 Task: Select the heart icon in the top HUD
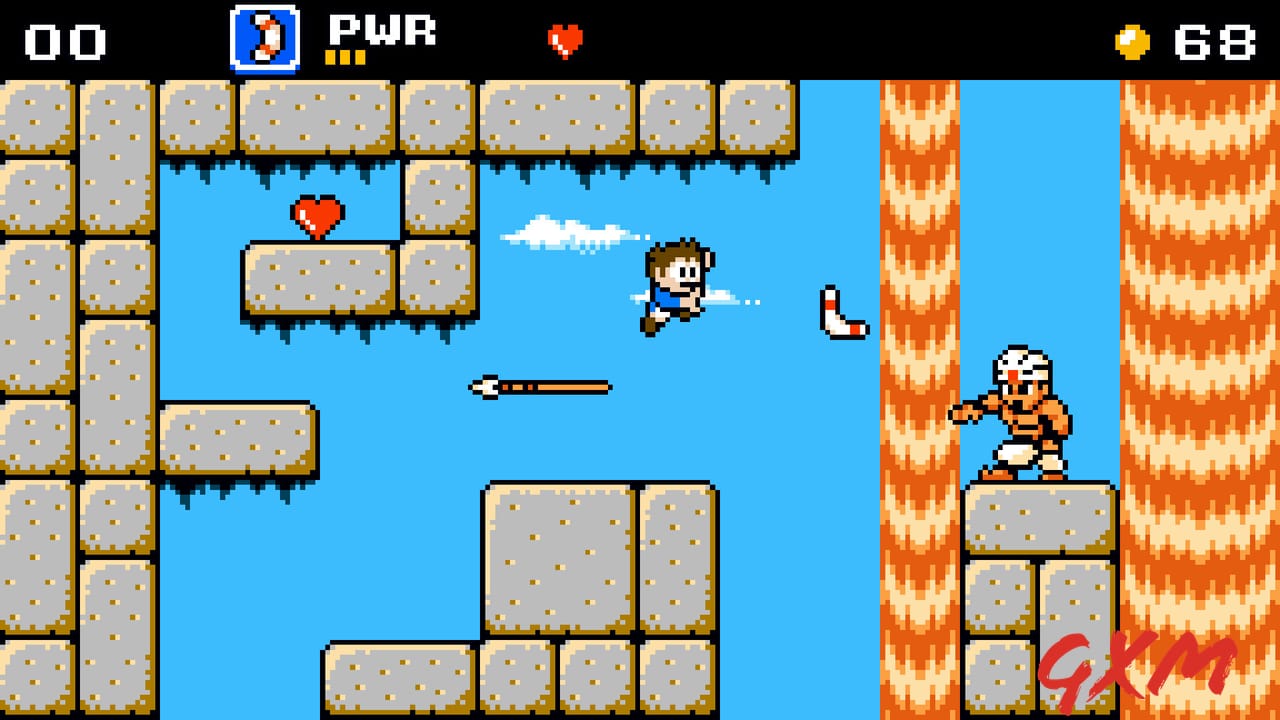tap(566, 40)
